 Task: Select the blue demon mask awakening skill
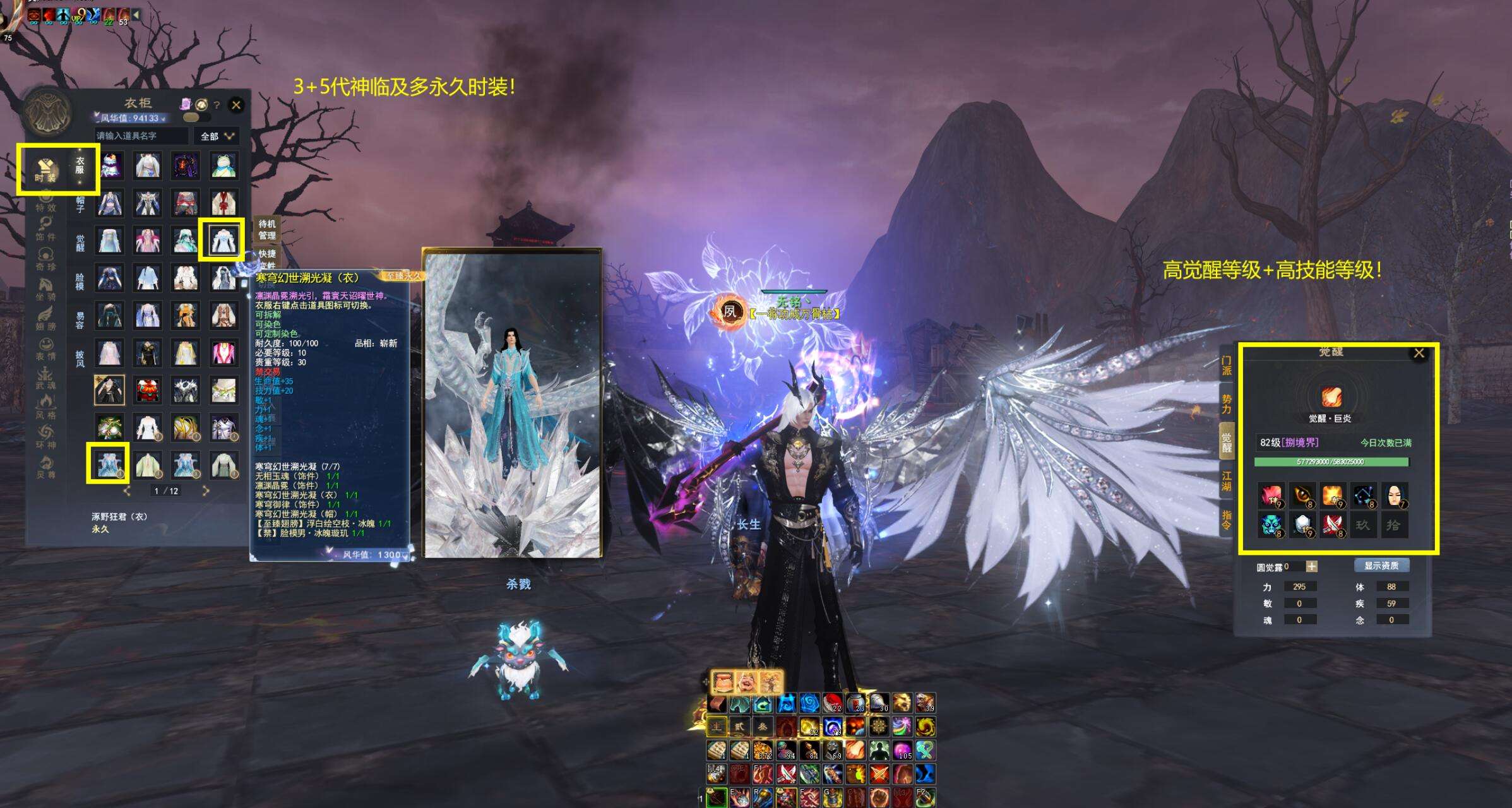point(1270,525)
